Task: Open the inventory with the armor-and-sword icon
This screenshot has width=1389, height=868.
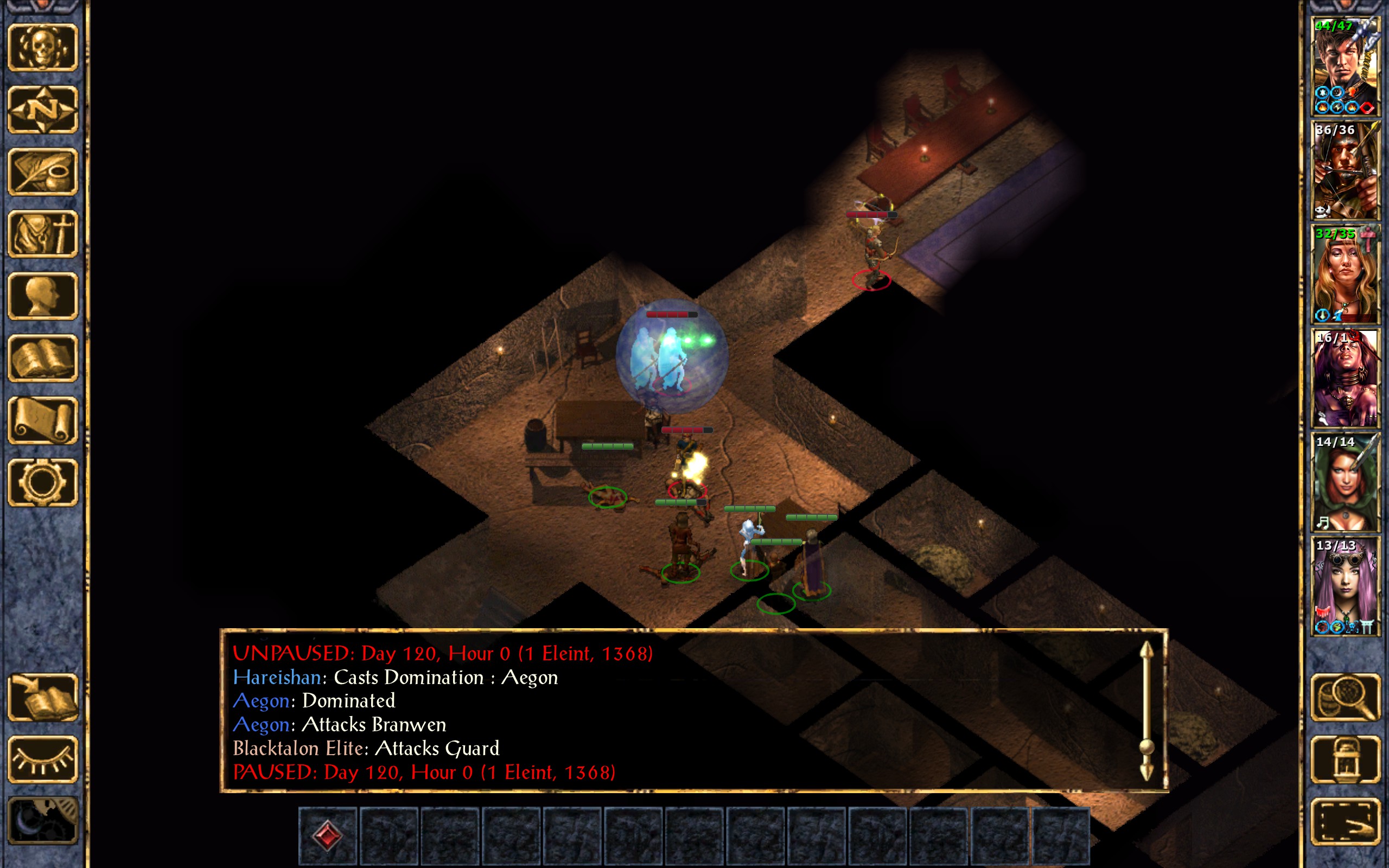Action: [x=42, y=234]
